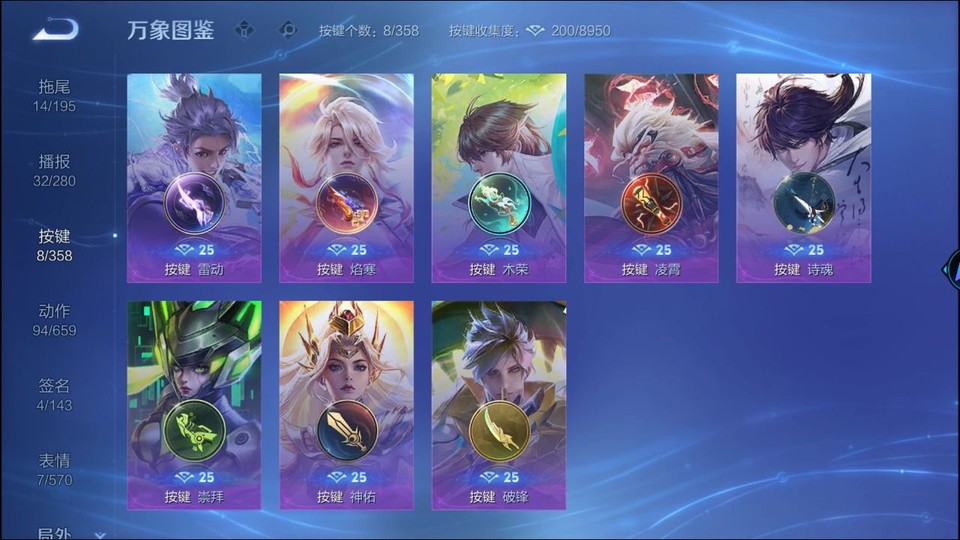The image size is (960, 540).
Task: Select the 雷动 button skin card
Action: (x=194, y=178)
